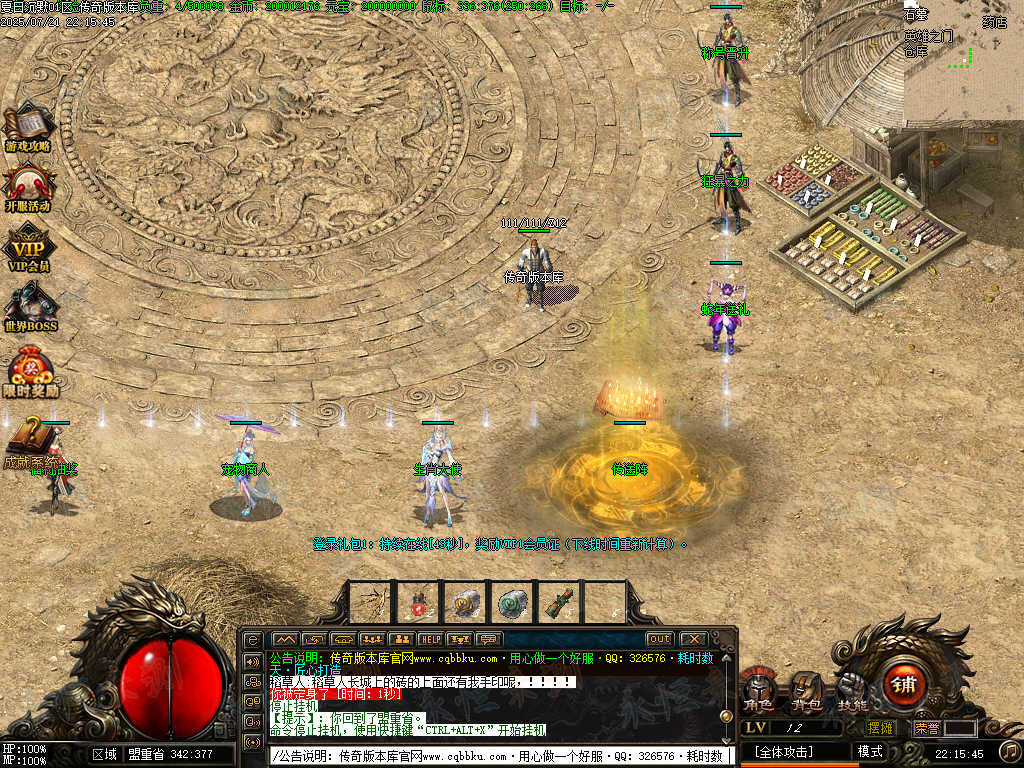The image size is (1024, 768).
Task: Click the HELP button above chat
Action: pyautogui.click(x=430, y=639)
